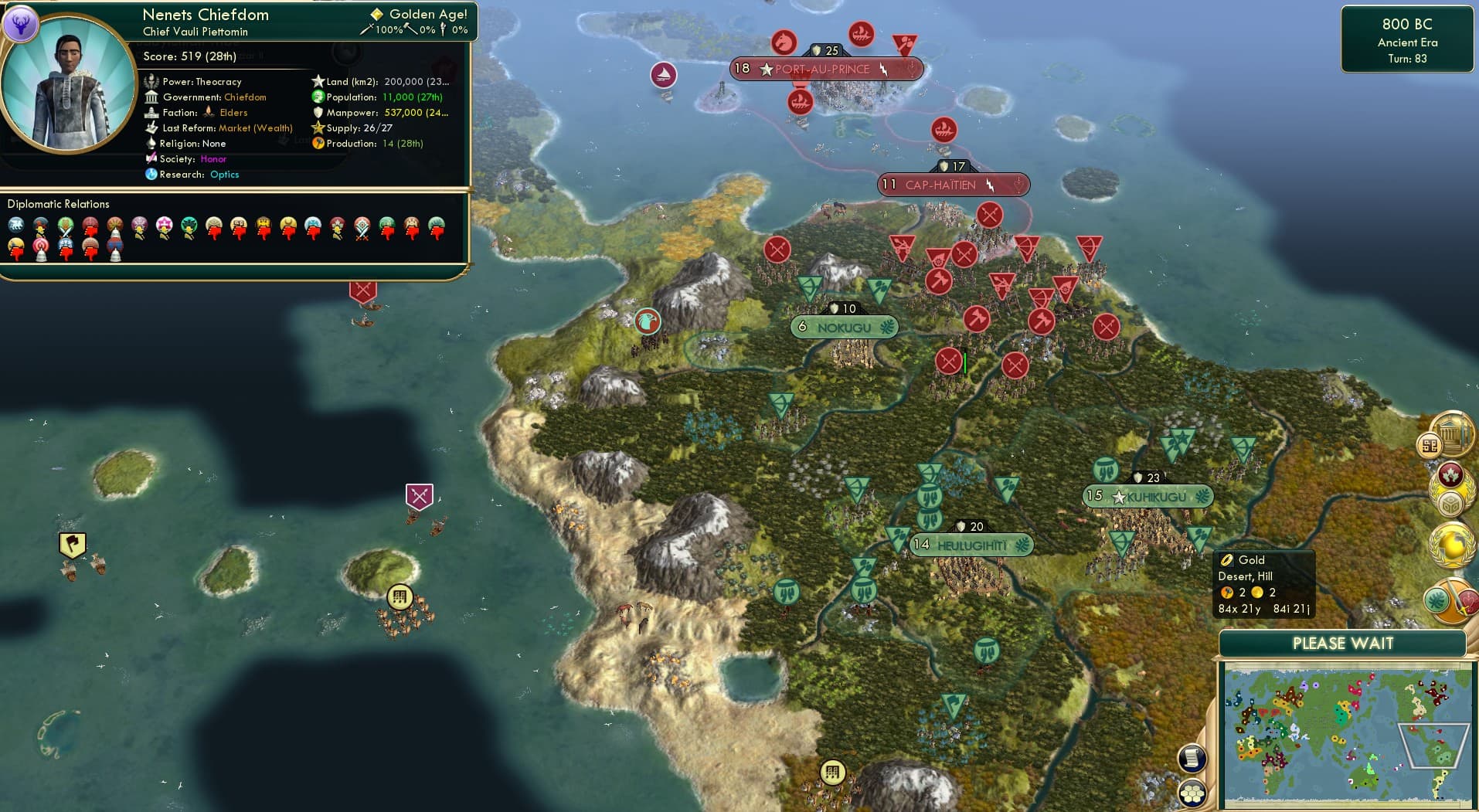Screen dimensions: 1479x812
Task: Click the purple Nenets deer emblem
Action: (23, 24)
